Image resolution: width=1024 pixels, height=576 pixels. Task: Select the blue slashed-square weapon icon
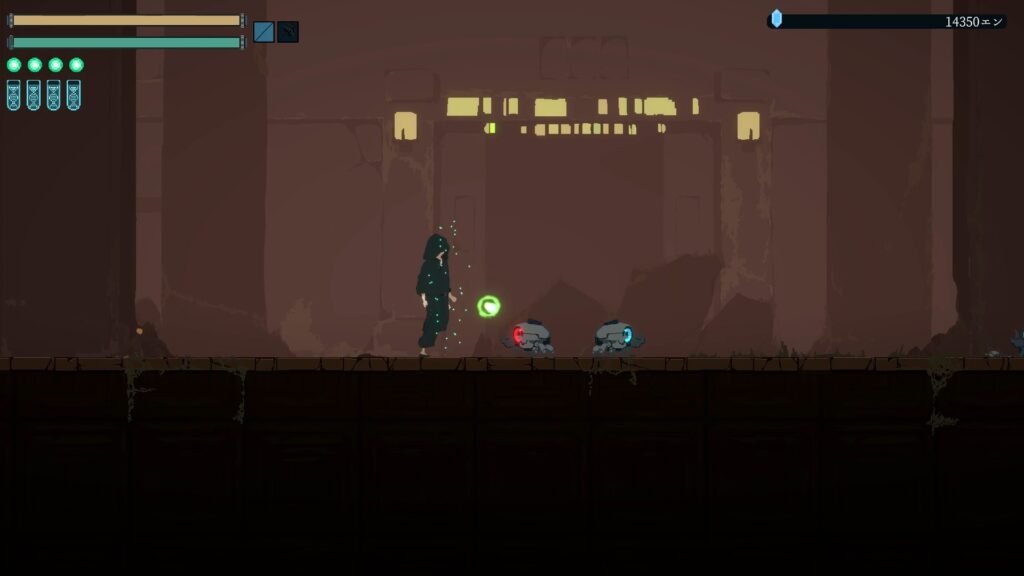[264, 32]
